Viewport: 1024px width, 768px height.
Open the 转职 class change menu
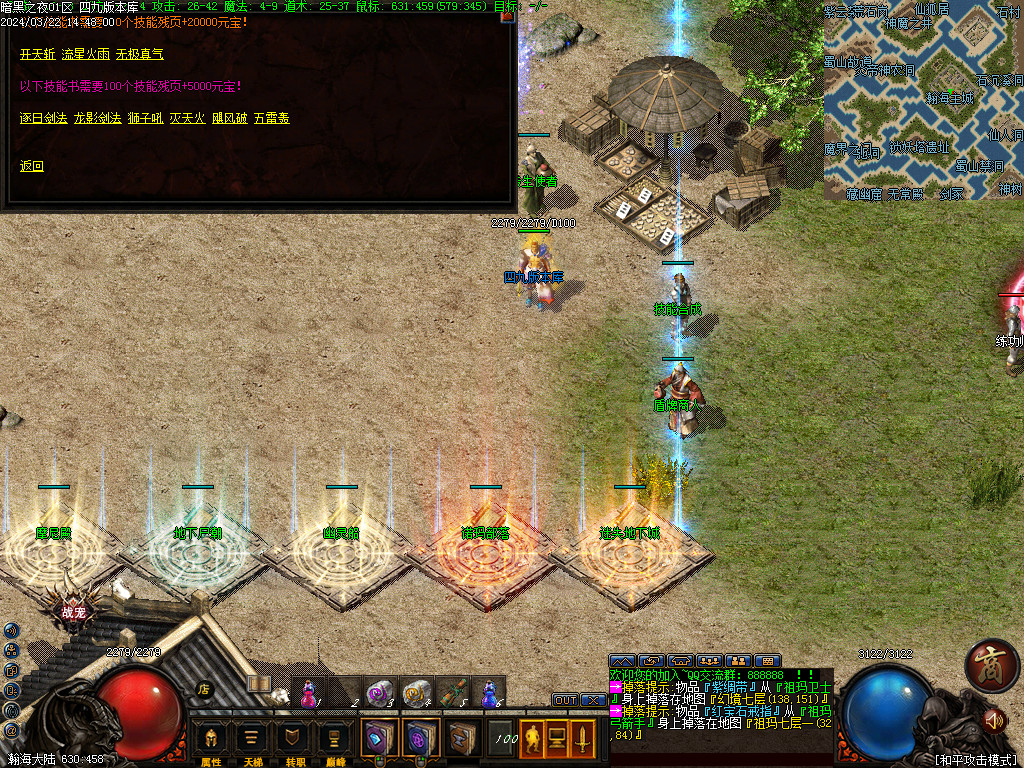[293, 742]
